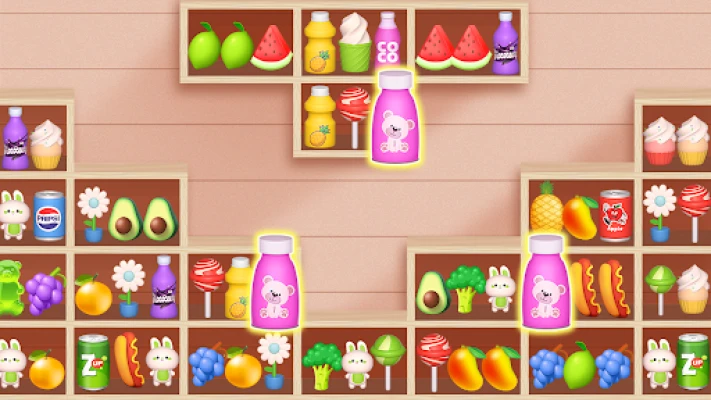Pick the green ice cream cup
Viewport: 711px width, 400px height.
click(354, 42)
